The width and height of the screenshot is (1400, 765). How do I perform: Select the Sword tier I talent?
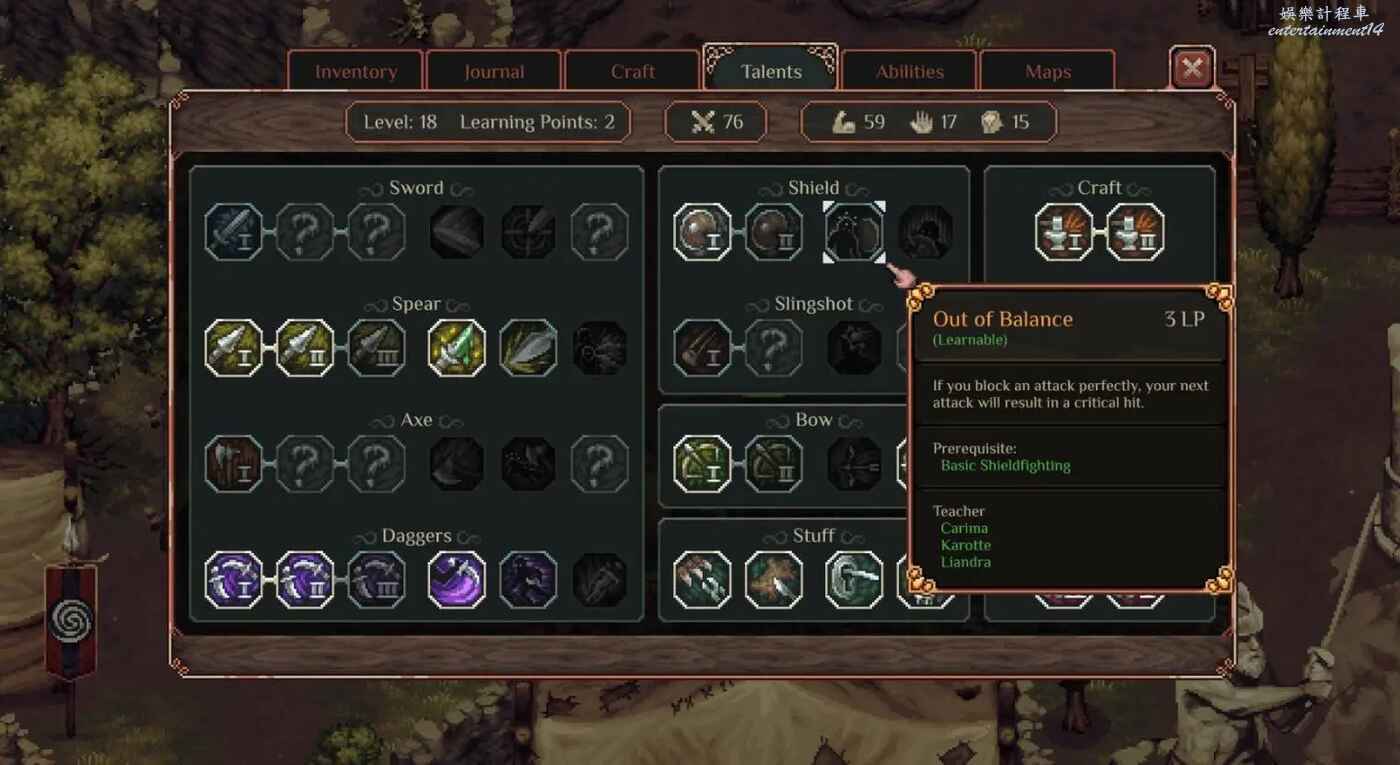click(x=234, y=232)
